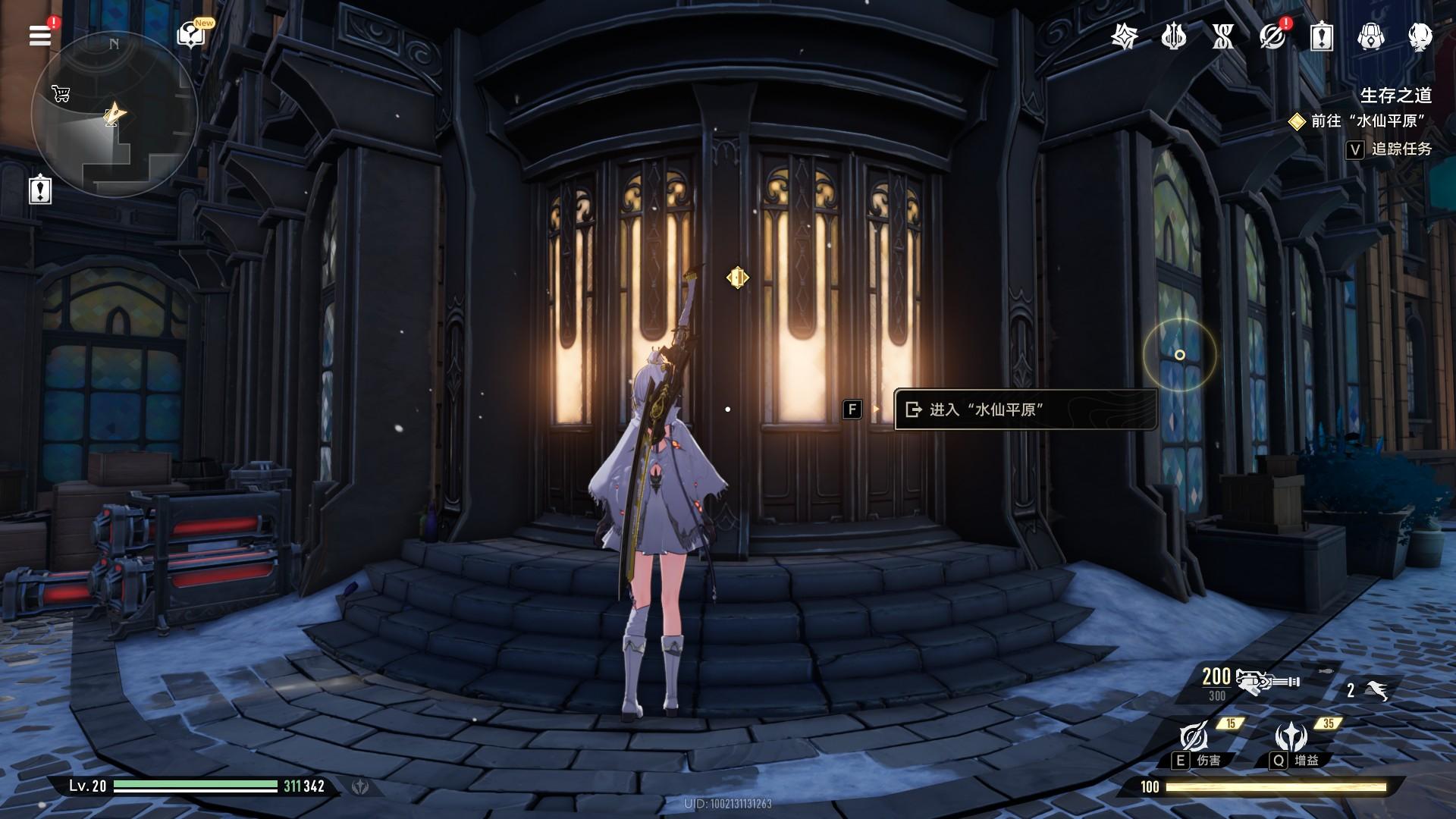Choose the 进入“水仙平原” interaction option
This screenshot has width=1456, height=819.
pyautogui.click(x=1025, y=409)
